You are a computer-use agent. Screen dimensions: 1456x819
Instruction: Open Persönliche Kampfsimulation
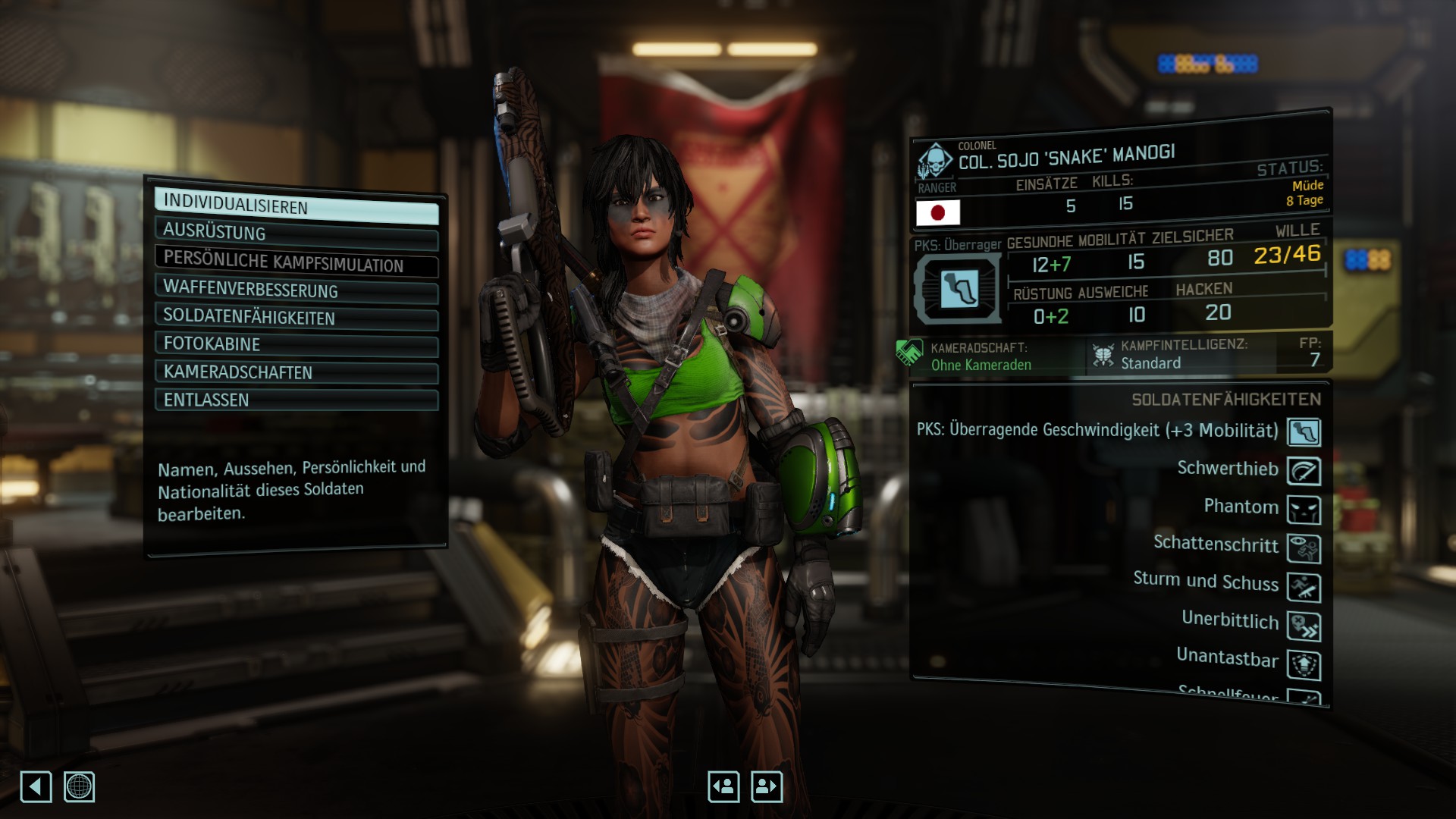pyautogui.click(x=296, y=262)
